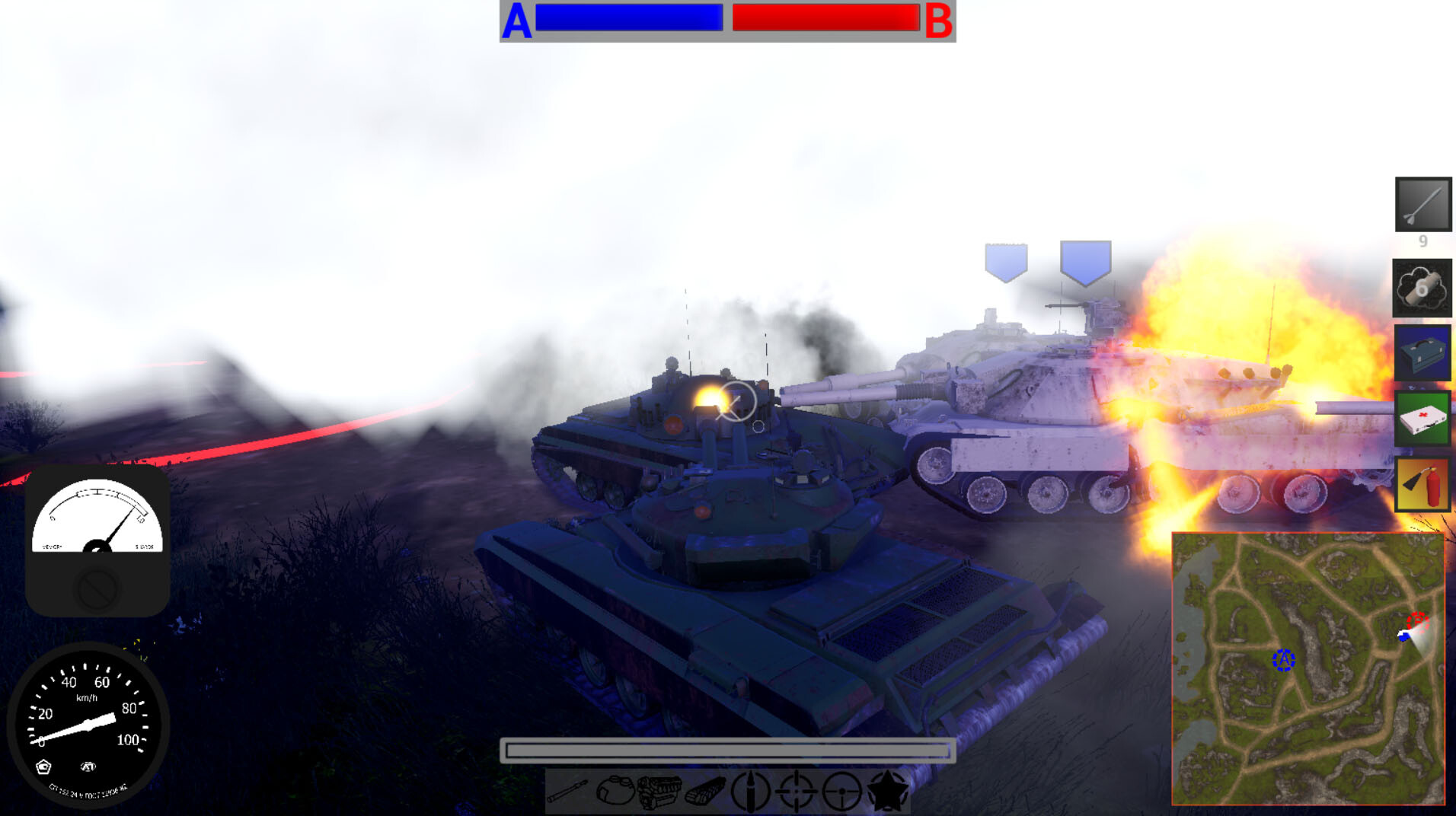Use the repair toolbox consumable
The image size is (1456, 816).
pyautogui.click(x=1422, y=352)
